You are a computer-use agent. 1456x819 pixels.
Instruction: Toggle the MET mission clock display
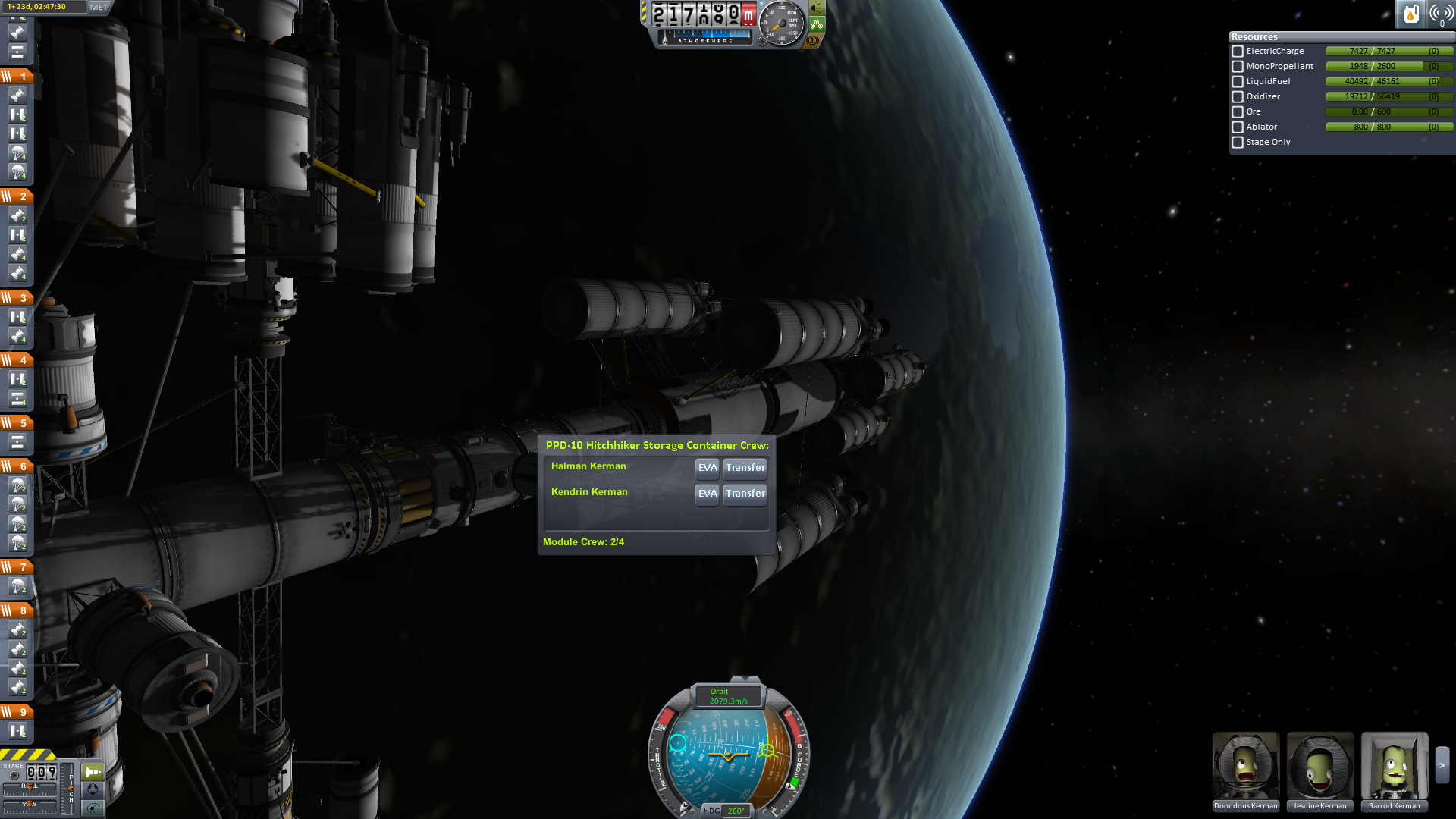pyautogui.click(x=99, y=8)
